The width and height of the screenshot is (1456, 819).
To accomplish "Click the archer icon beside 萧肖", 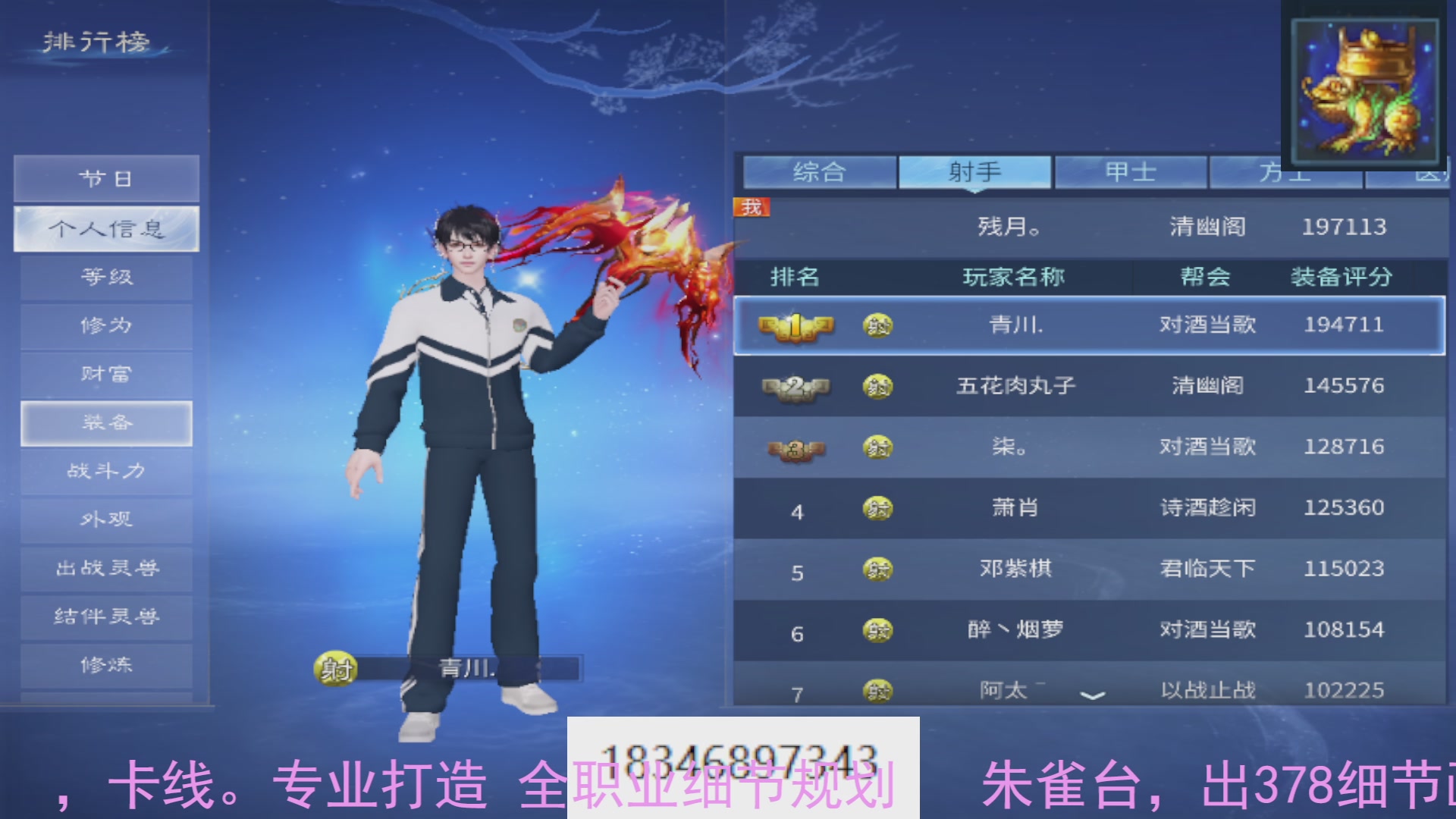I will (877, 508).
